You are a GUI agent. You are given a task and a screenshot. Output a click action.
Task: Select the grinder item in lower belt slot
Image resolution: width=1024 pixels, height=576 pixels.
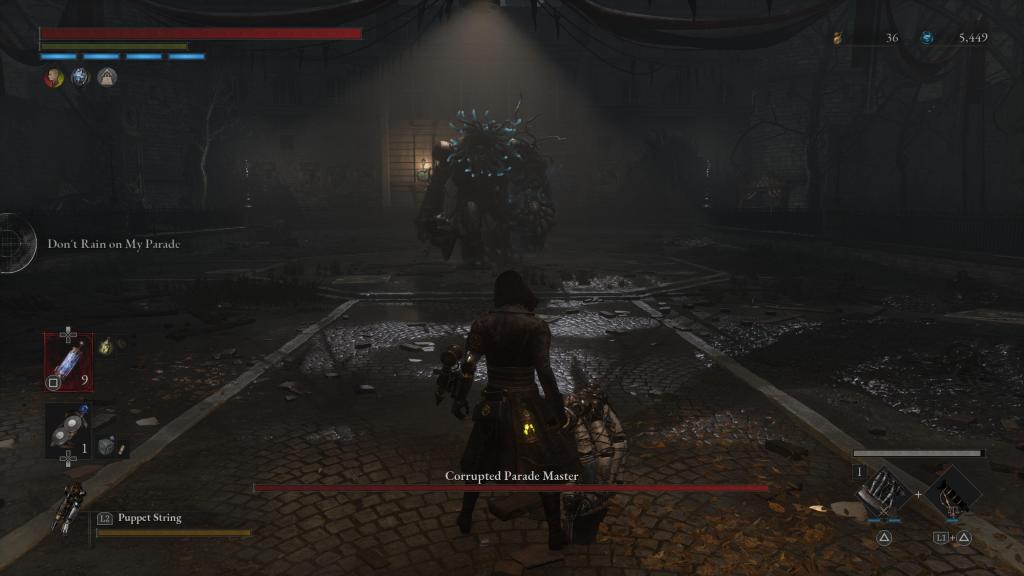pyautogui.click(x=69, y=429)
